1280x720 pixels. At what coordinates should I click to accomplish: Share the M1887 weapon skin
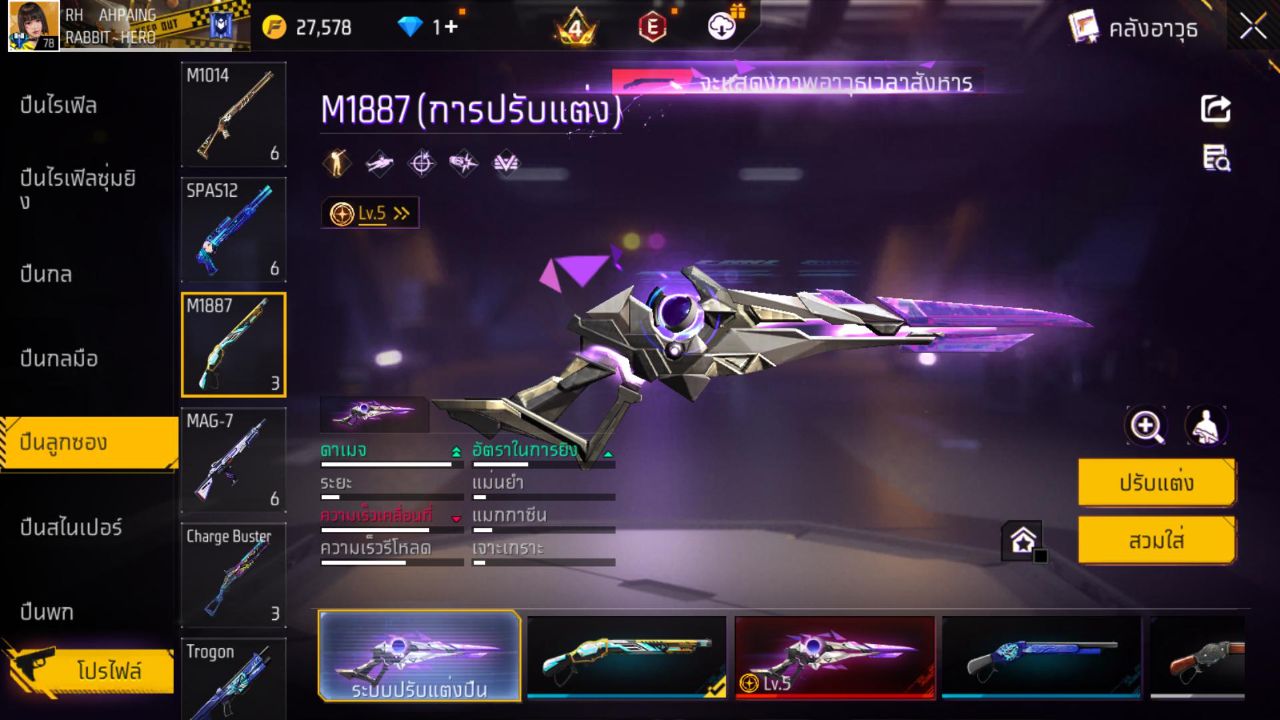tap(1215, 110)
